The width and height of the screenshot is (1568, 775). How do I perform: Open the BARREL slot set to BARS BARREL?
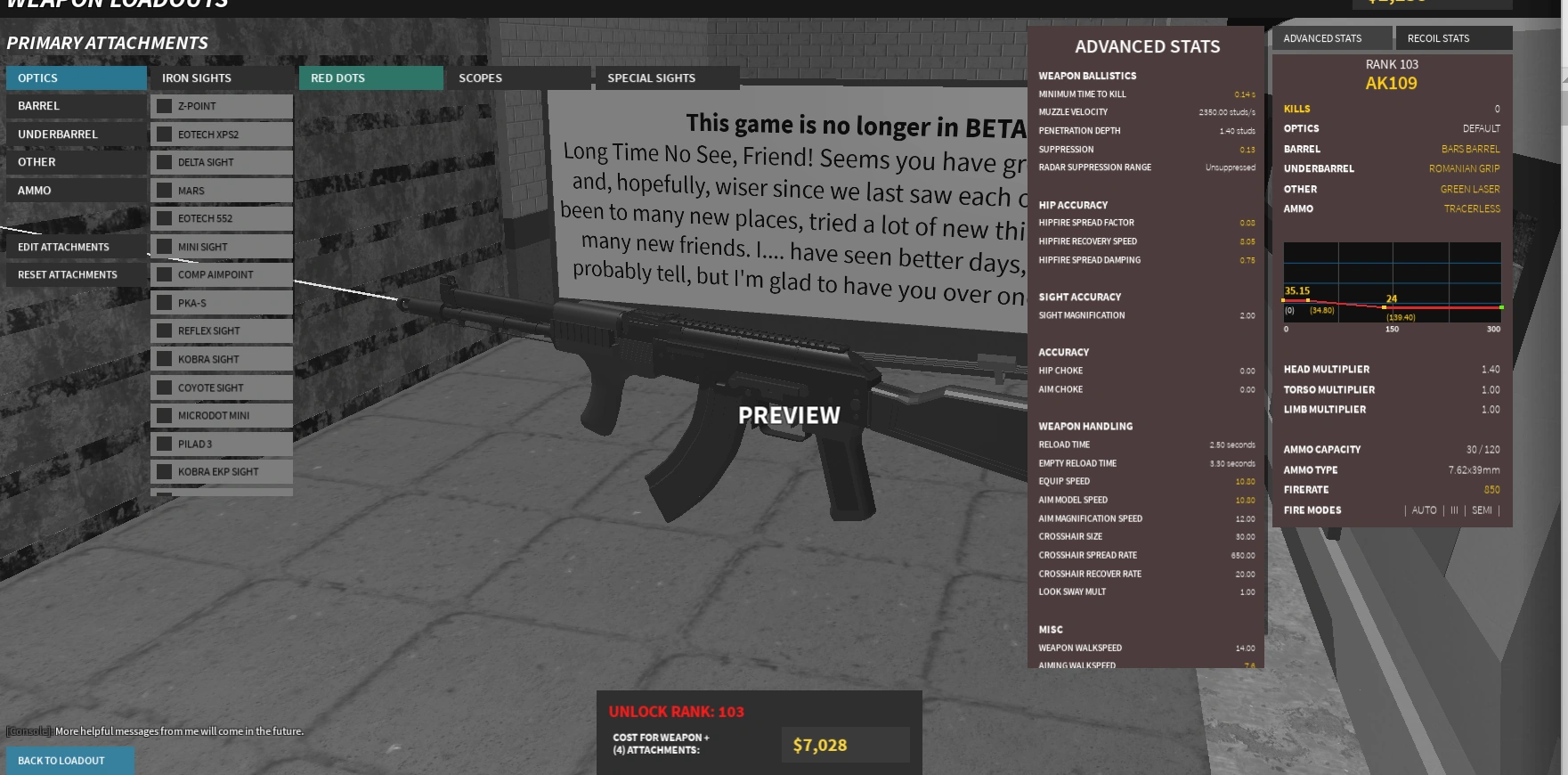coord(1389,149)
